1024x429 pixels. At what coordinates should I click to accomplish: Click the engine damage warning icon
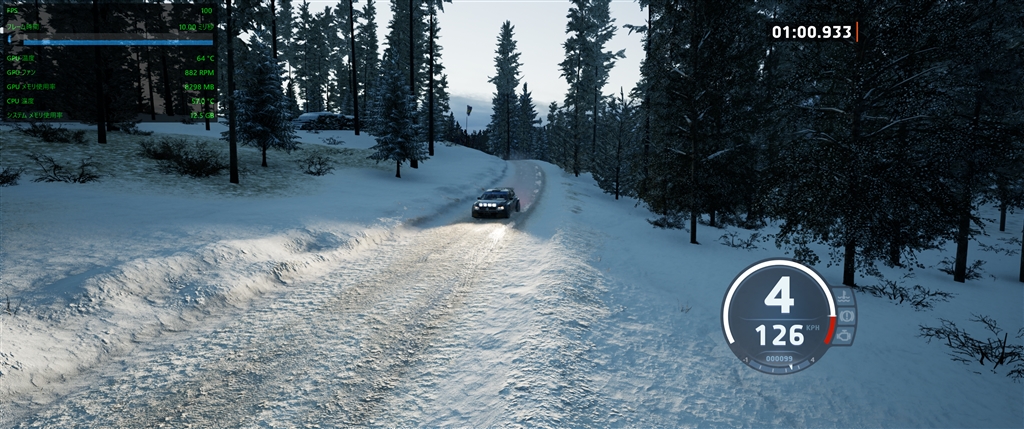tap(844, 335)
